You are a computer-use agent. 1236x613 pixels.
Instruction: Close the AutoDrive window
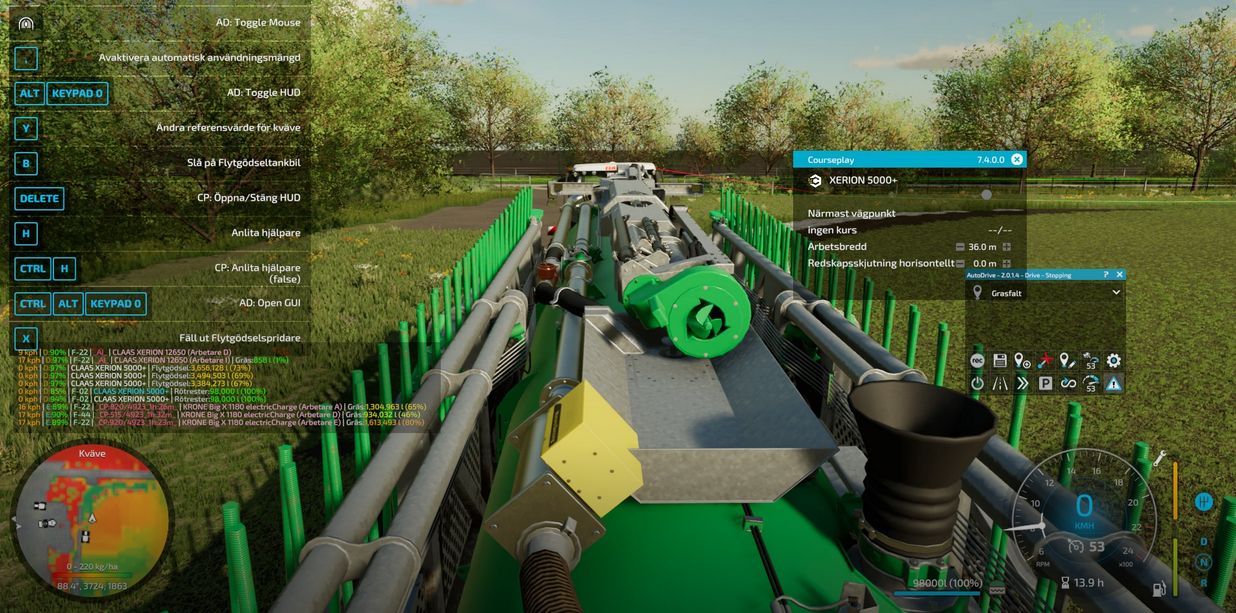[1119, 274]
